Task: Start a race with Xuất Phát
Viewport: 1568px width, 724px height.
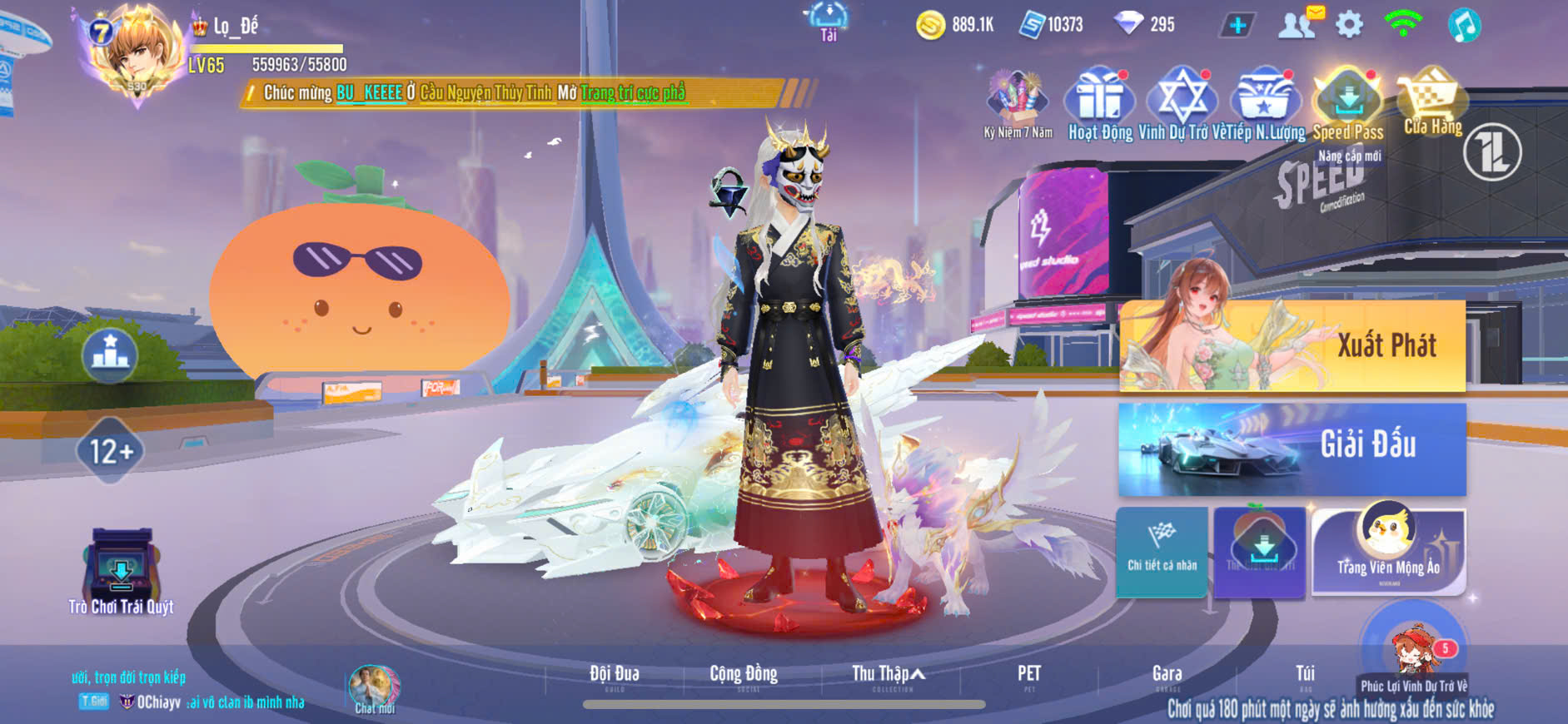Action: [1292, 345]
